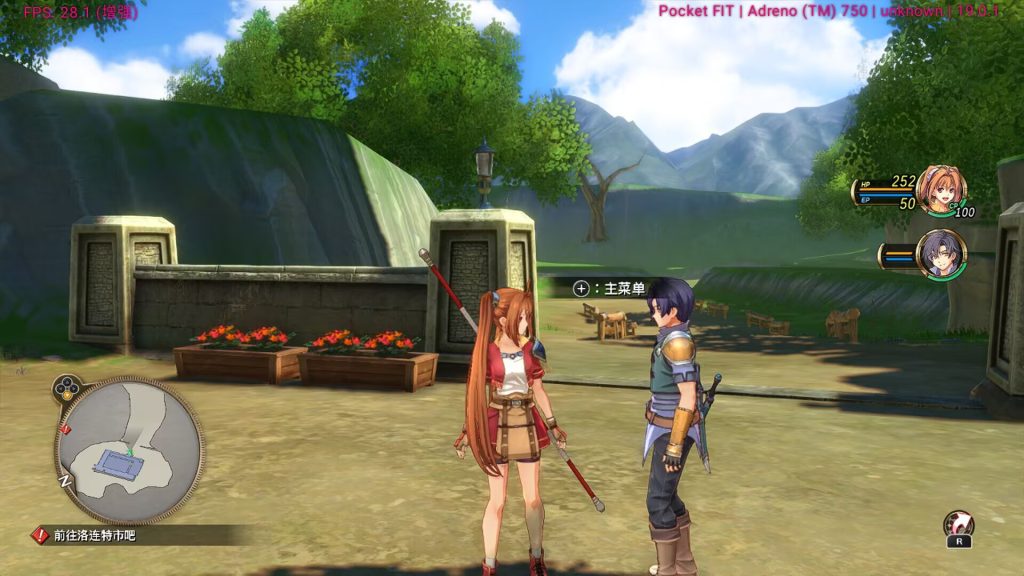
Task: Select the quest objective 前往洛连特市吧
Action: (95, 536)
